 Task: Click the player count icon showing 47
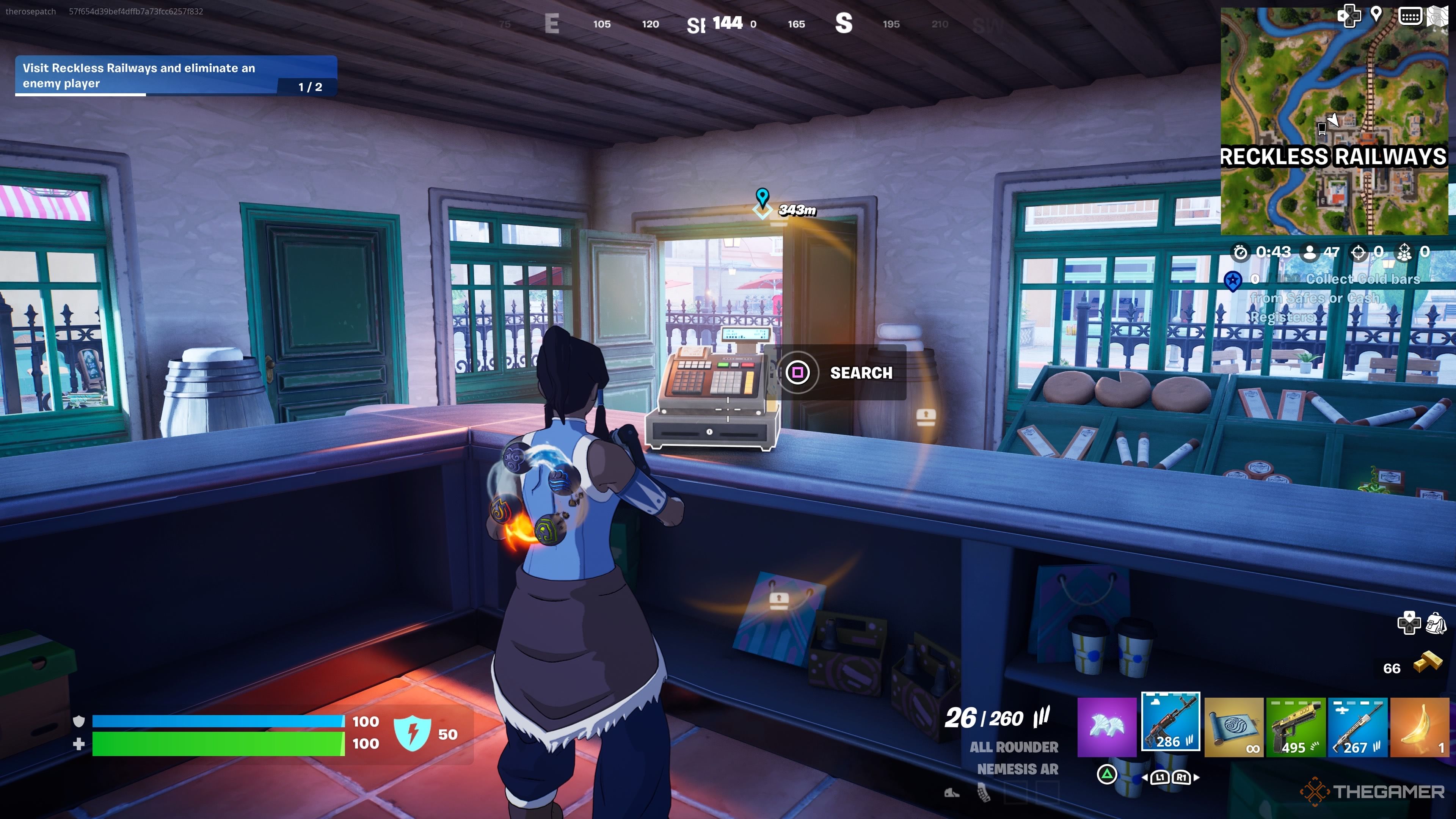coord(1313,253)
